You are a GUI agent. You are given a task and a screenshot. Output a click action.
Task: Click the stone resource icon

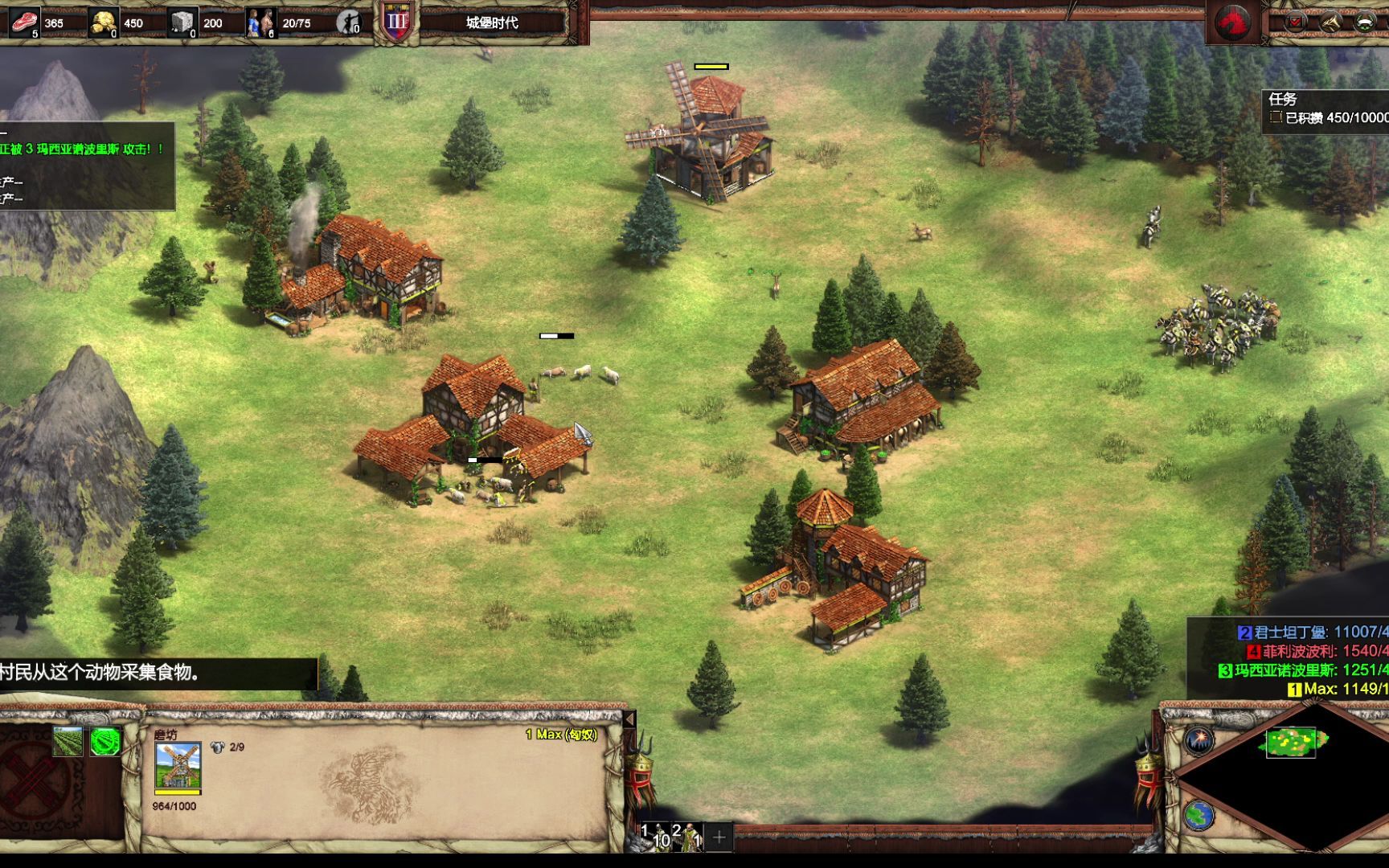click(182, 23)
